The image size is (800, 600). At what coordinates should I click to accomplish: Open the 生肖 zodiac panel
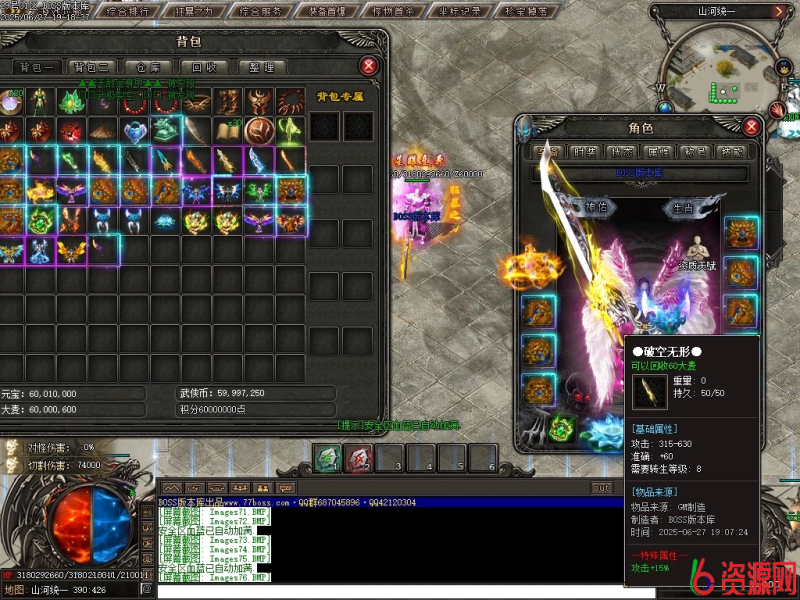point(683,208)
